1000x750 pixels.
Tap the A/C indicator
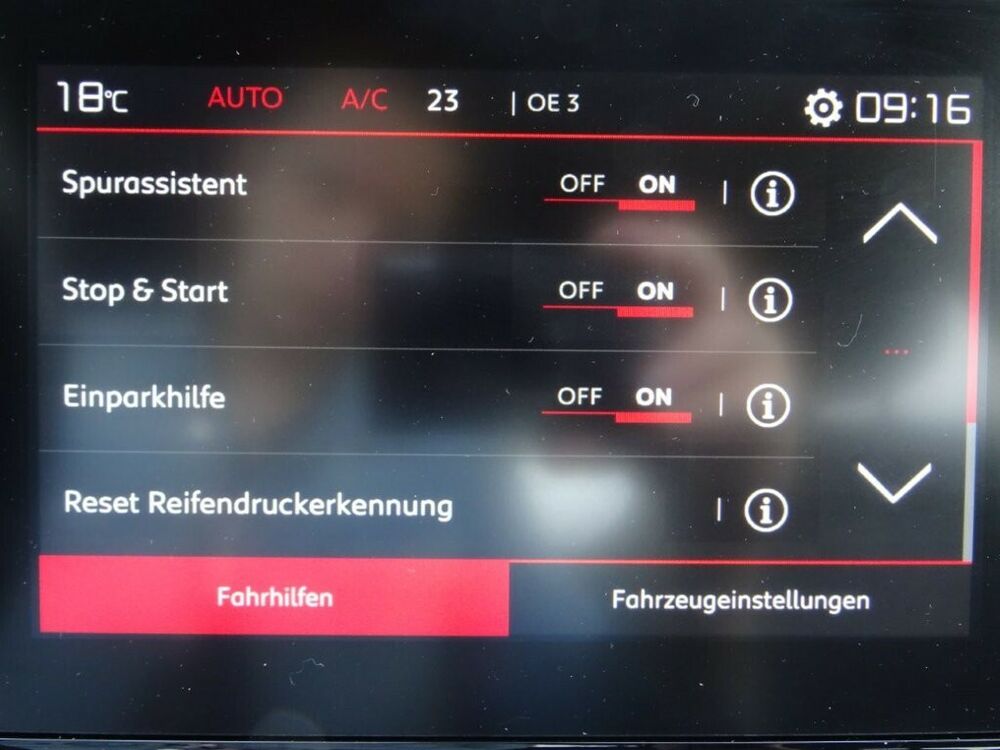click(x=364, y=101)
